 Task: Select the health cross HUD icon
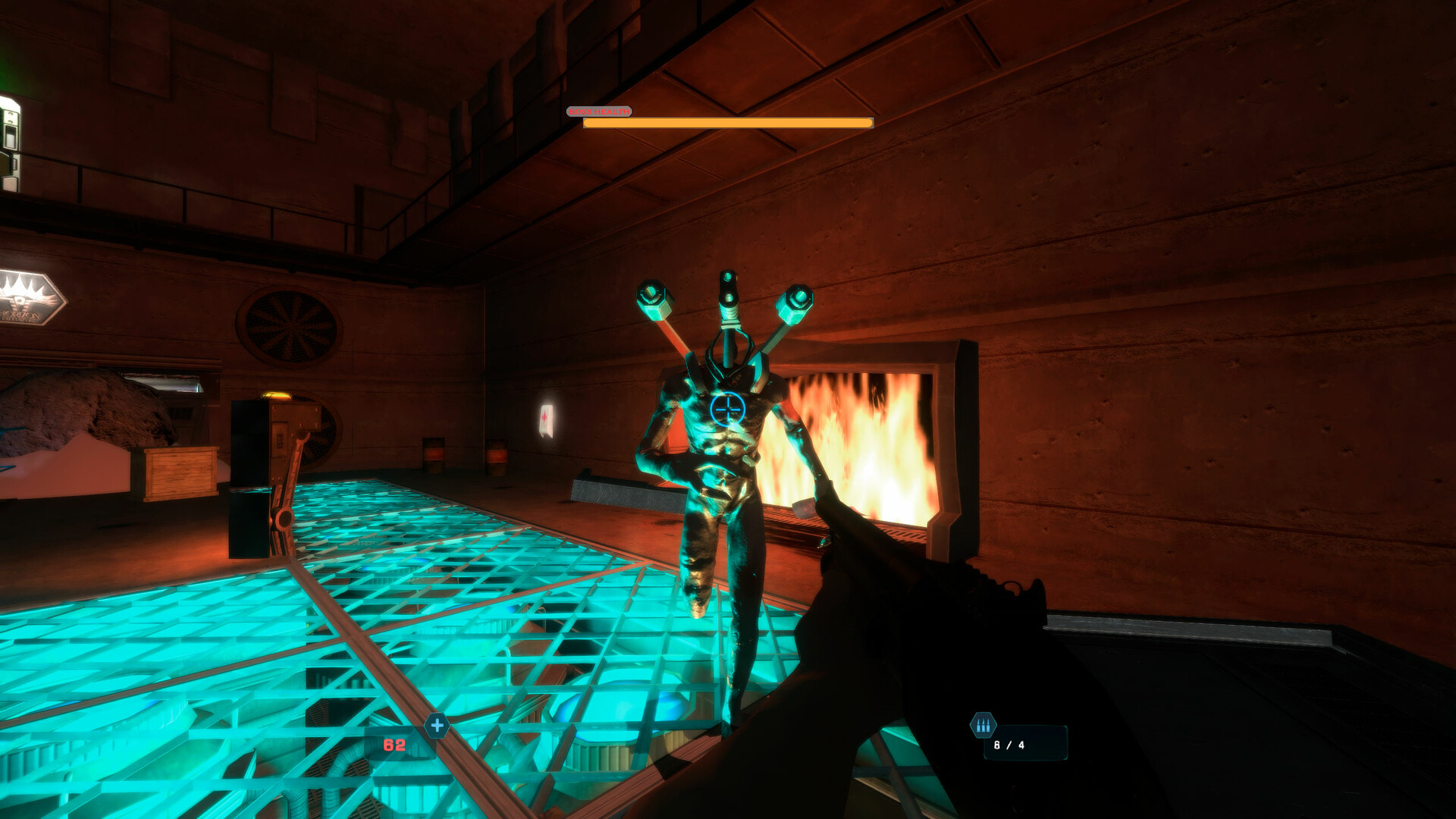click(x=435, y=724)
